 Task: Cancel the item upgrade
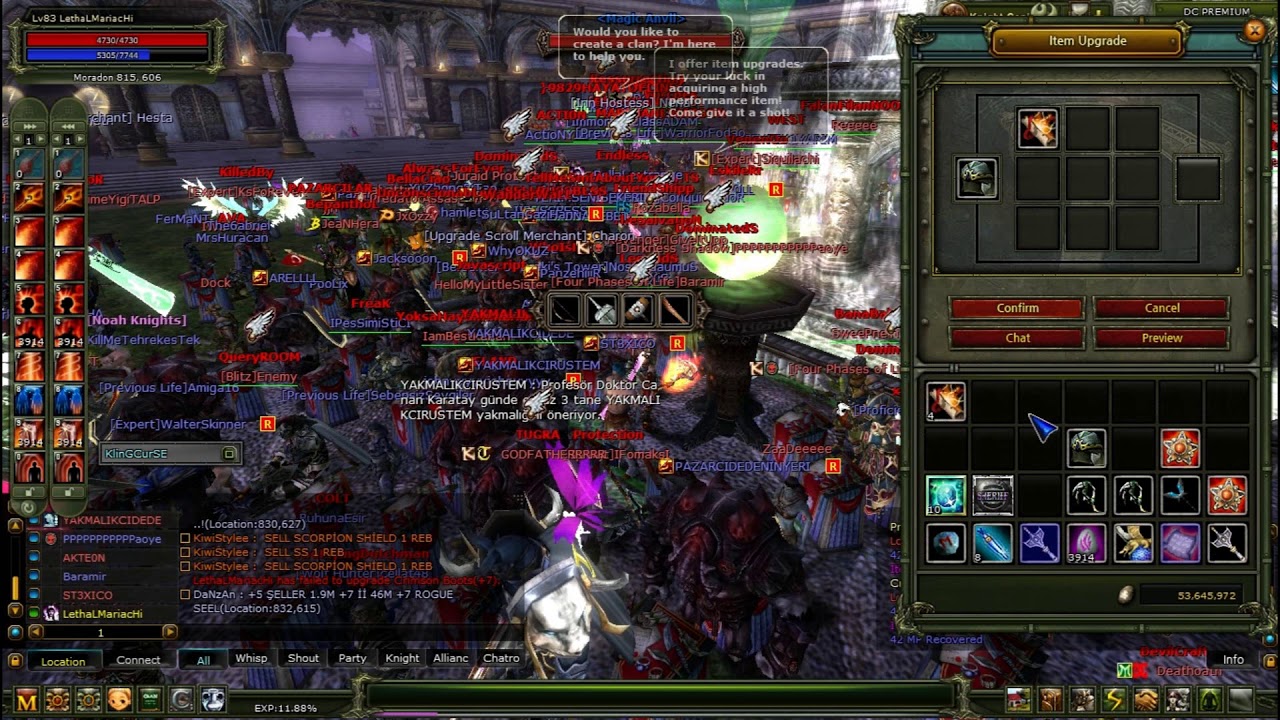tap(1161, 308)
